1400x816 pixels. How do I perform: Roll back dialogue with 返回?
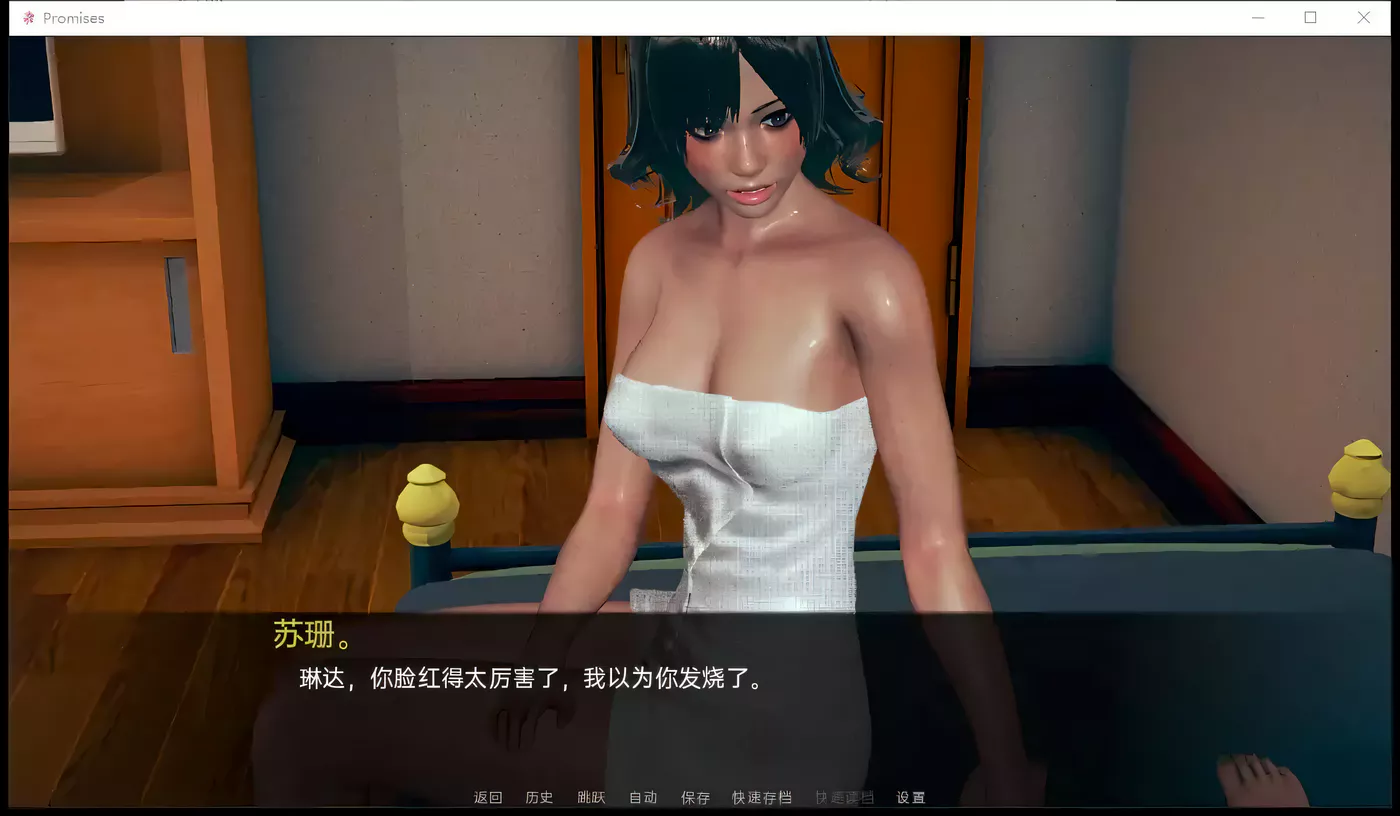tap(487, 797)
